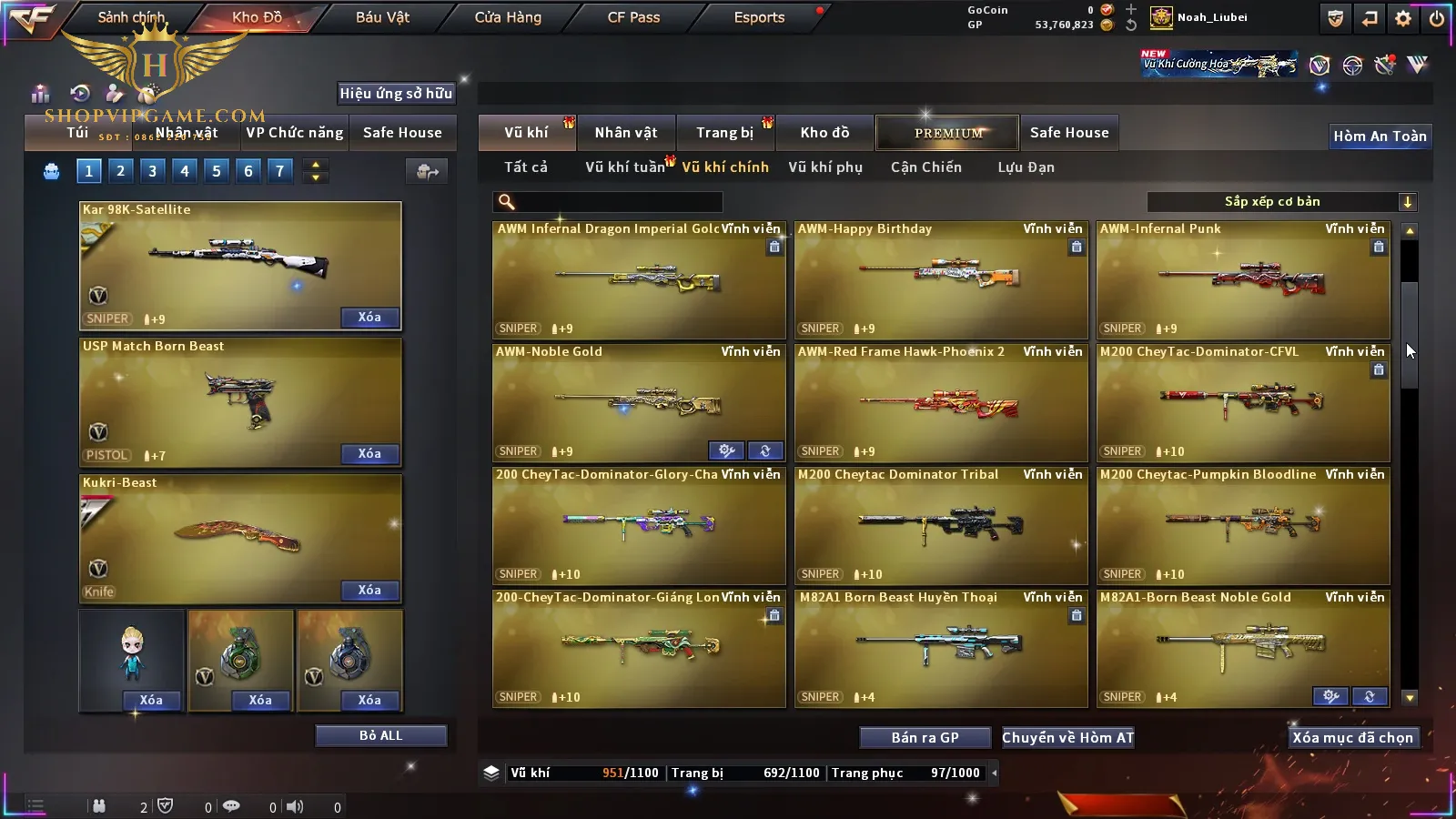This screenshot has height=819, width=1456.
Task: Open the CF Pass menu
Action: (x=633, y=17)
